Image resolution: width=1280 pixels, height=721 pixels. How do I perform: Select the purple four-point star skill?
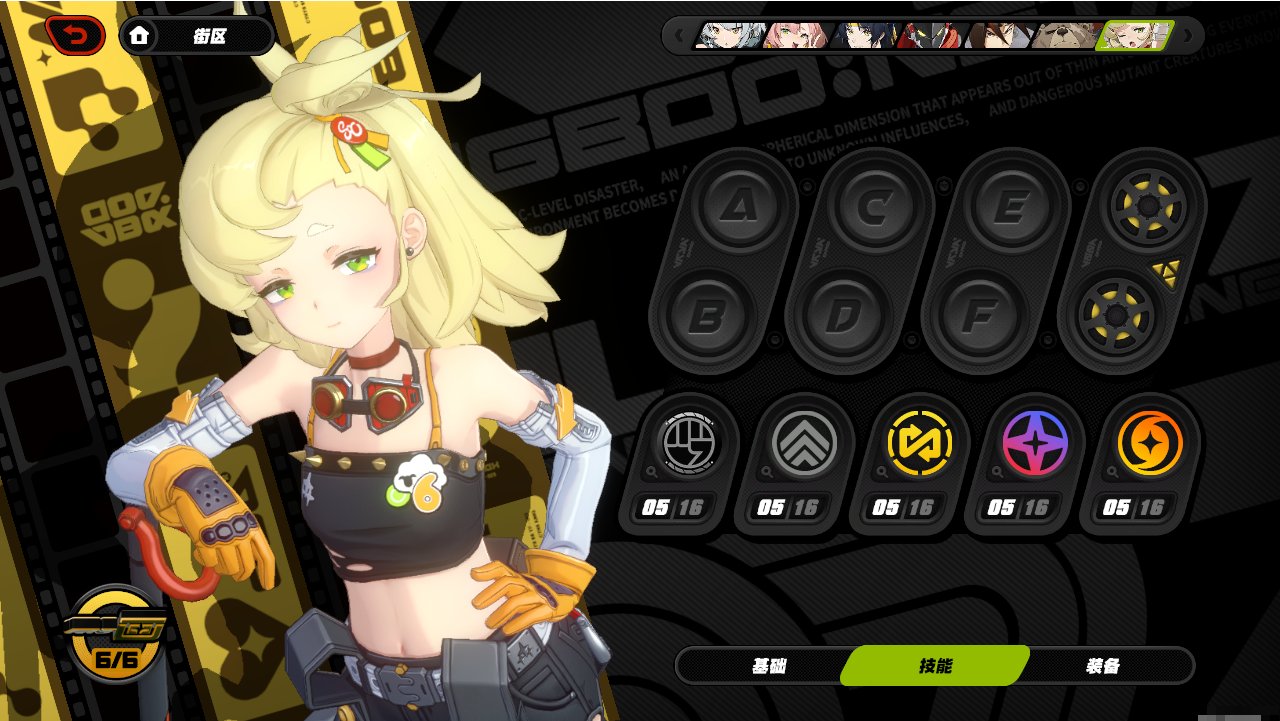click(x=1033, y=442)
